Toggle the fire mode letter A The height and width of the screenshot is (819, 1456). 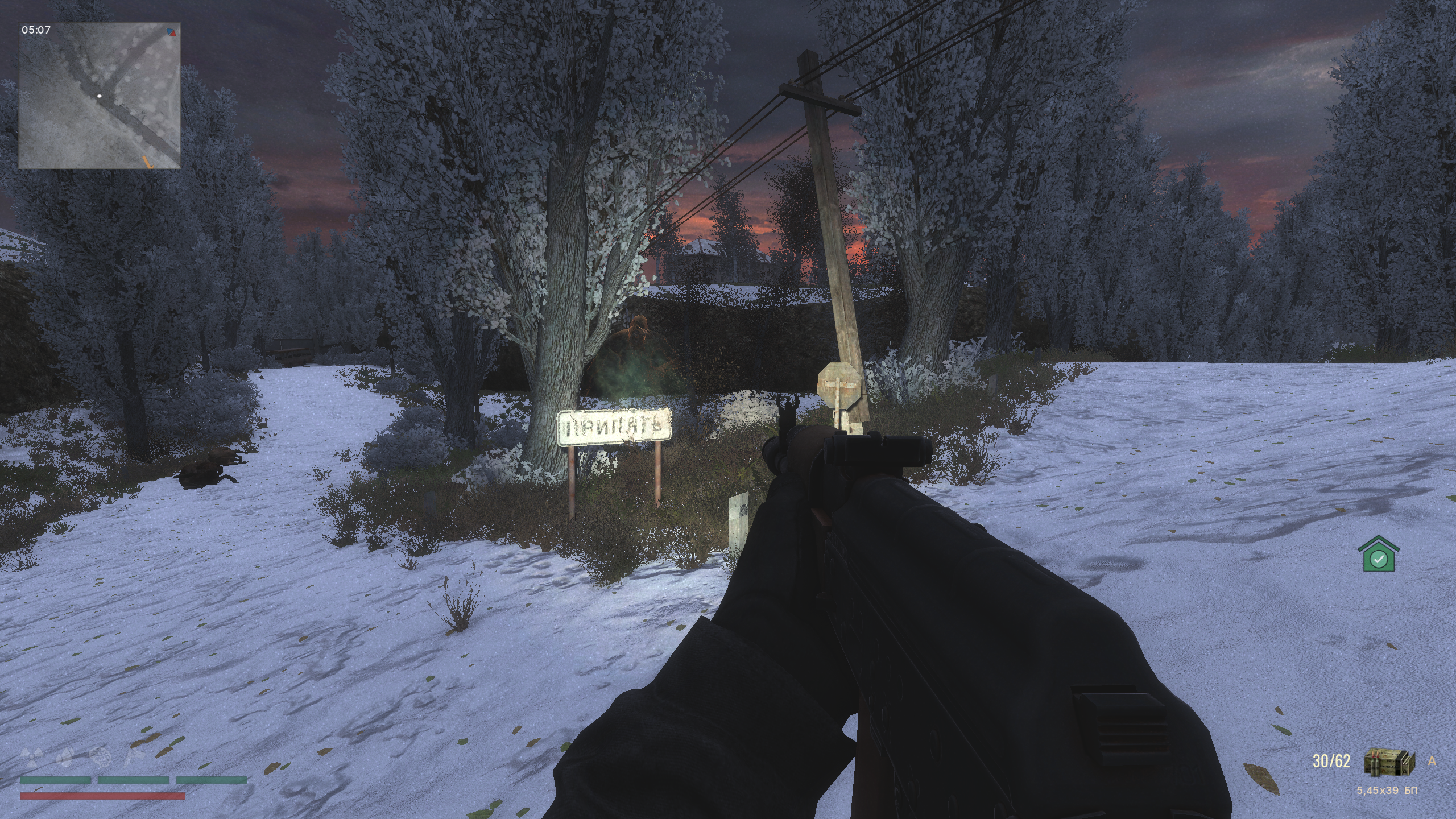(x=1432, y=761)
